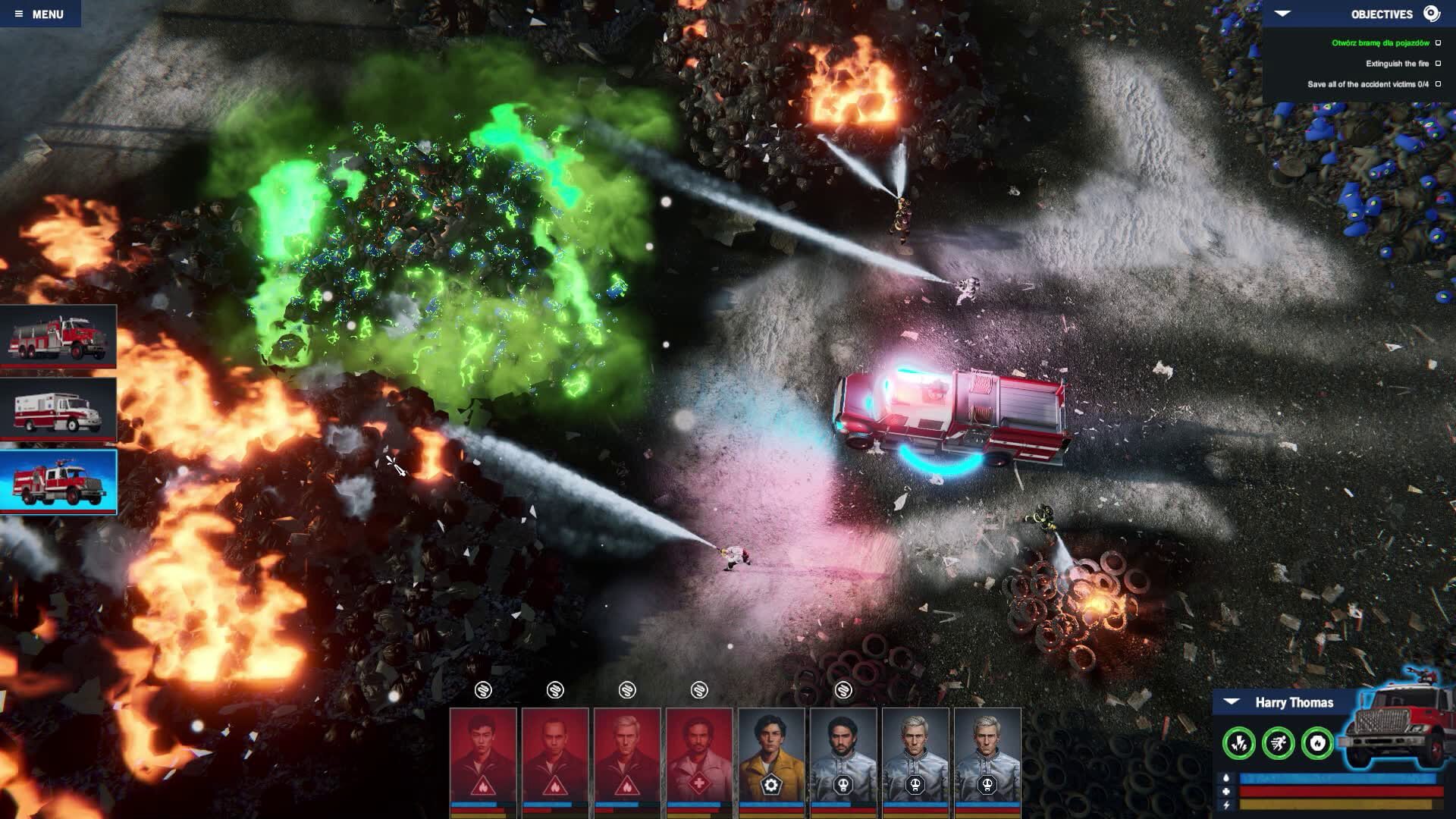Collapse the OBJECTIVES panel with its chevron
Screen dimensions: 1456x819
[x=1283, y=13]
